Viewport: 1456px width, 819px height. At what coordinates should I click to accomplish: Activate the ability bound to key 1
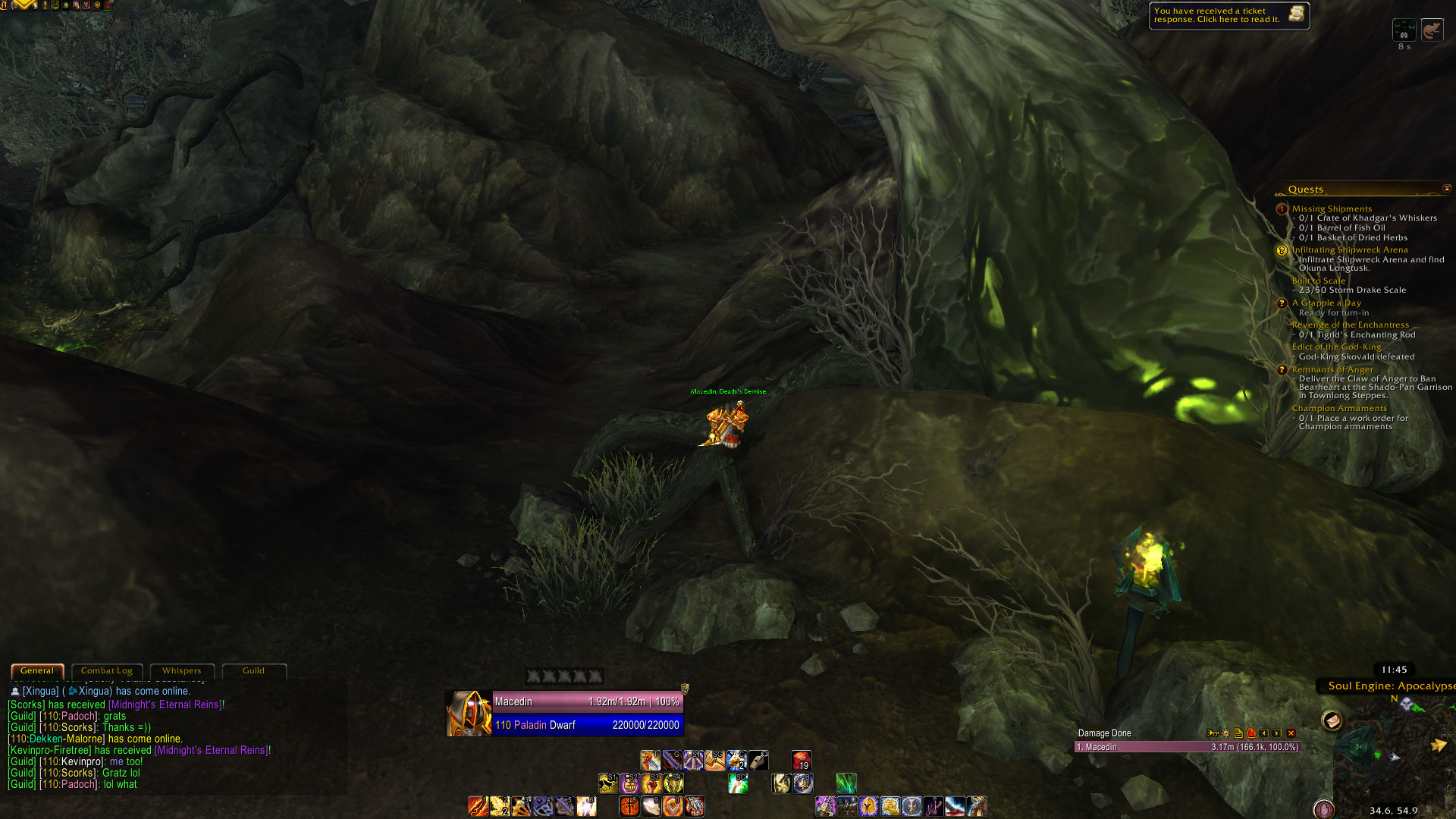(478, 806)
